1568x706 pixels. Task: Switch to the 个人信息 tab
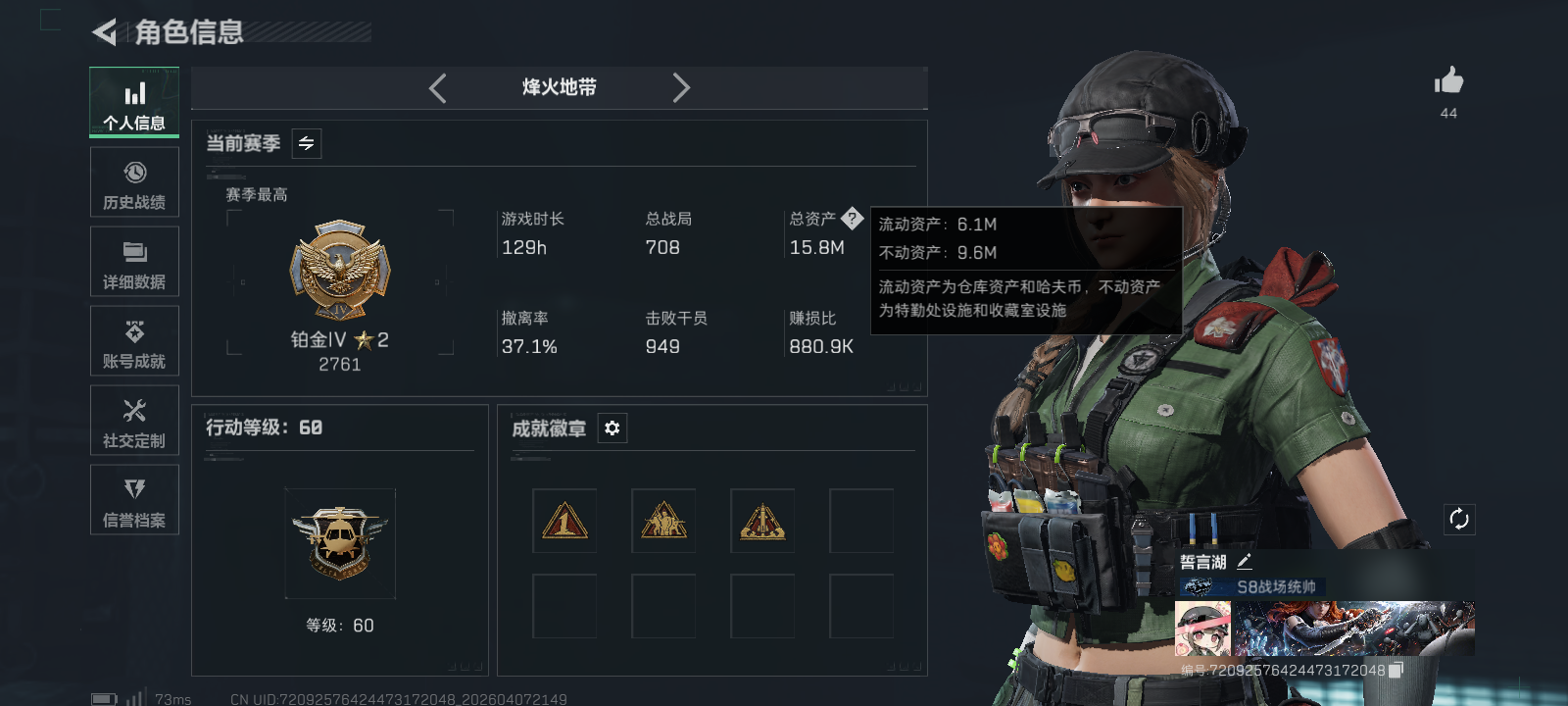click(x=134, y=101)
